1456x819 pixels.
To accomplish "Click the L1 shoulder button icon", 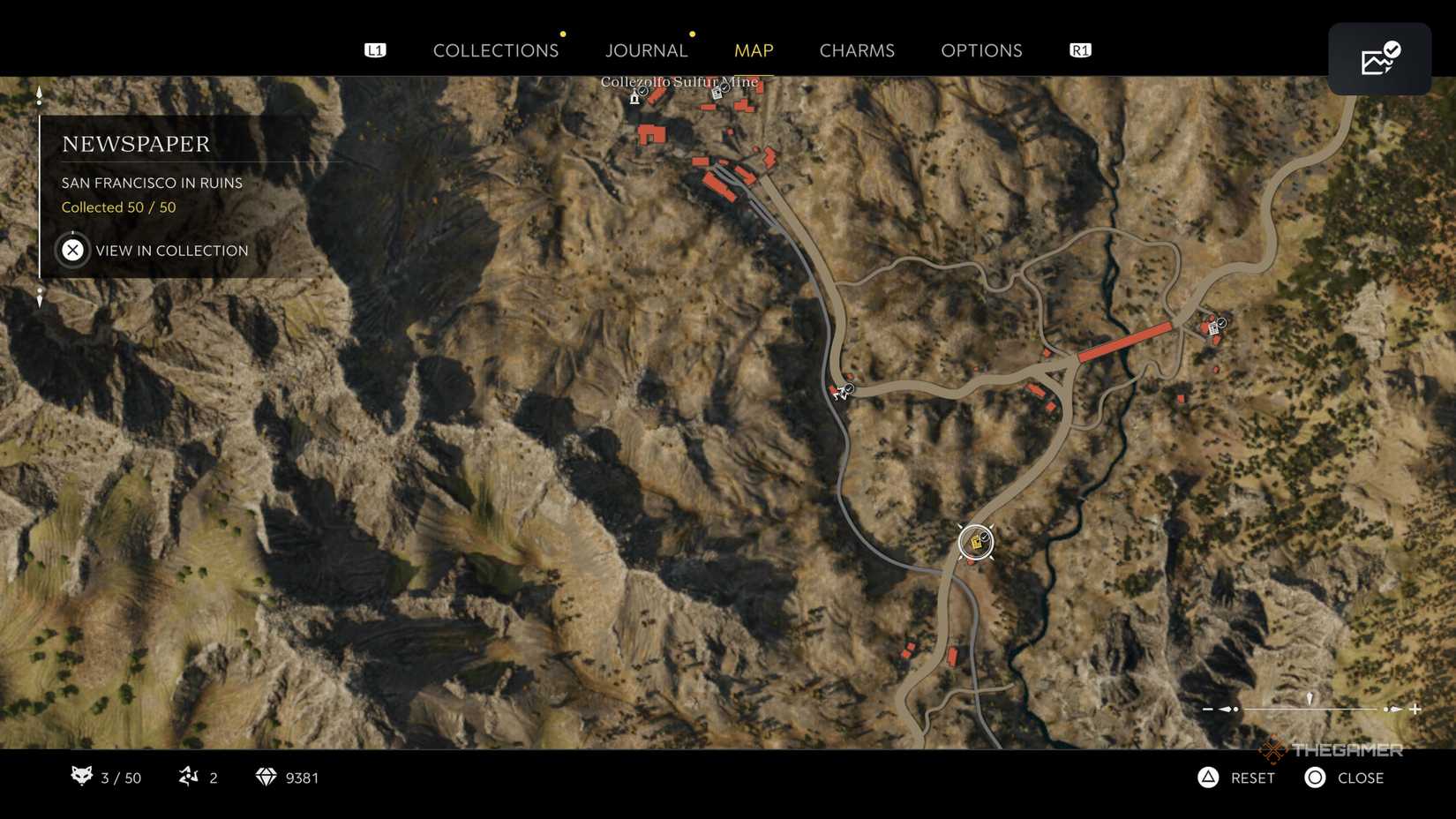I will [375, 50].
